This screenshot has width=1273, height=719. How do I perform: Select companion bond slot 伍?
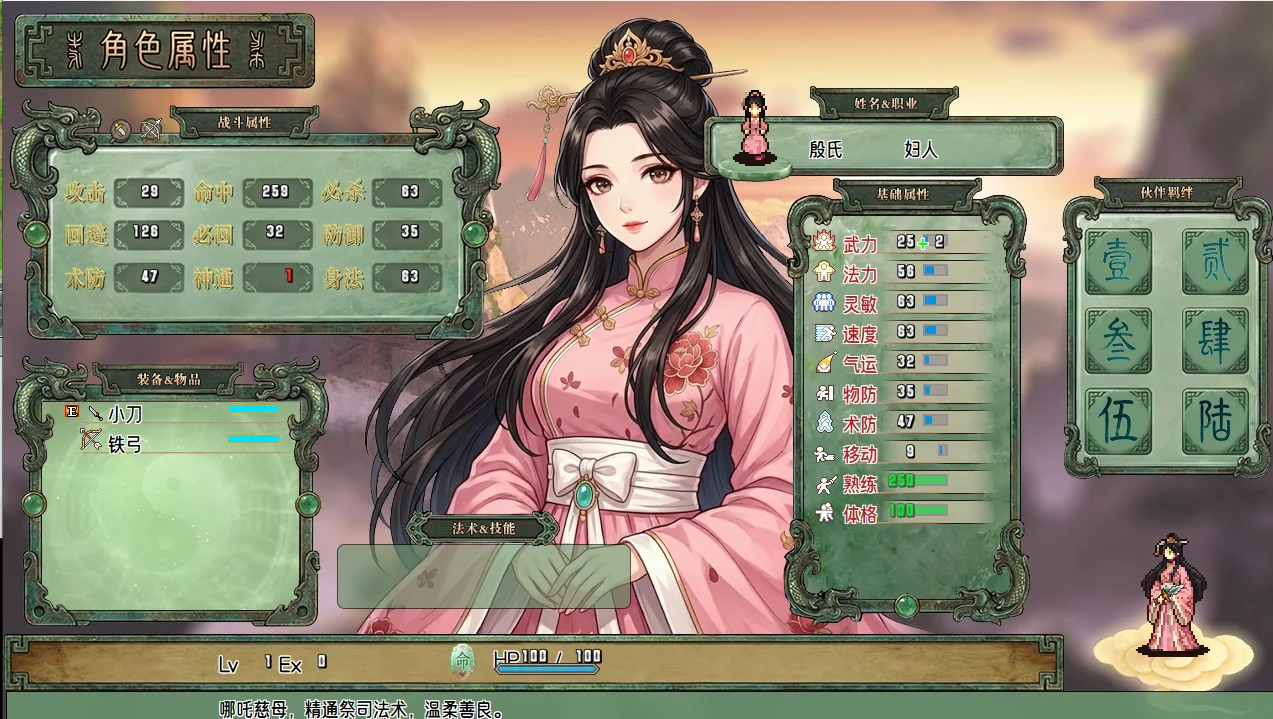tap(1118, 421)
